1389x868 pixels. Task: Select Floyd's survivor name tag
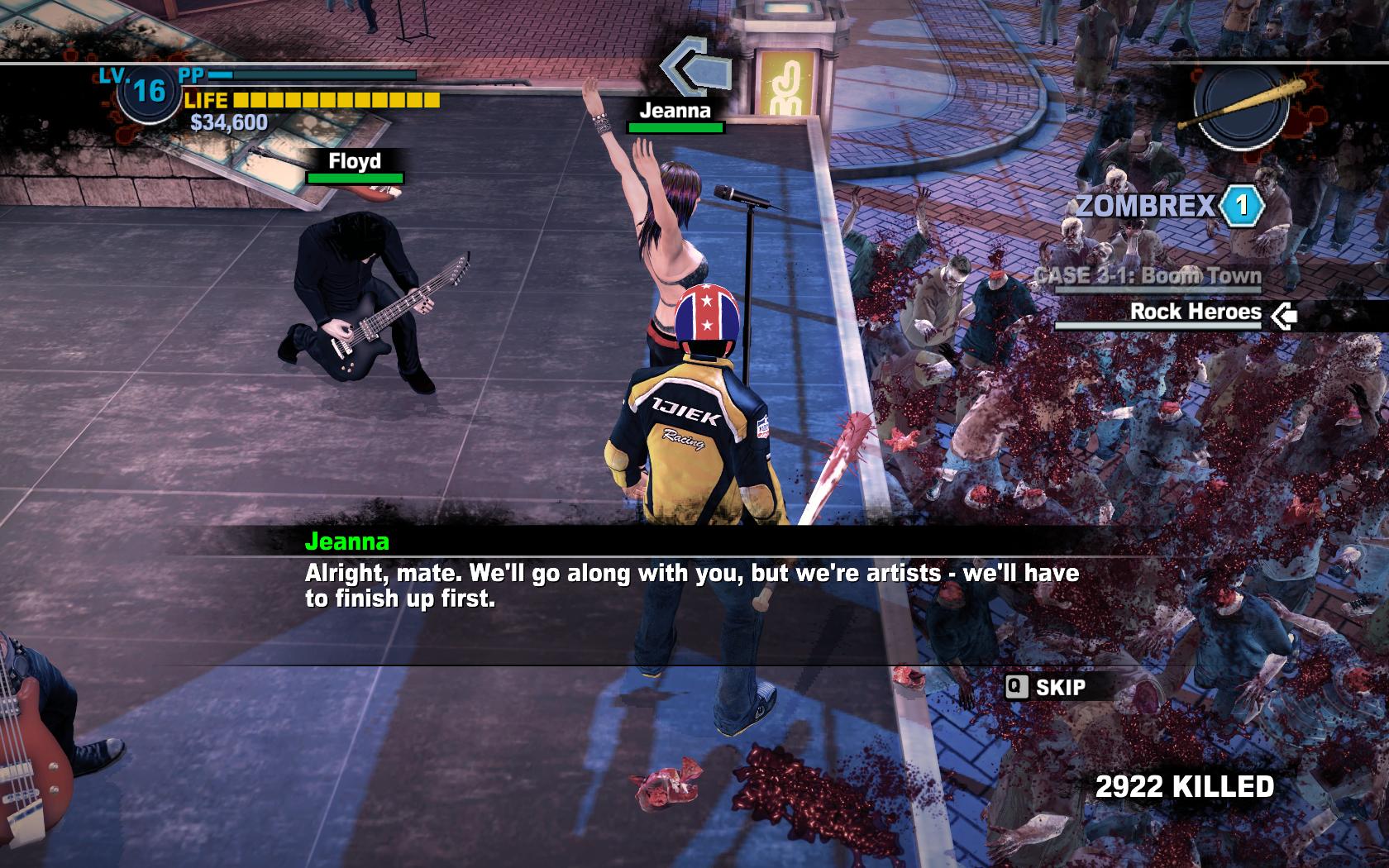(355, 161)
